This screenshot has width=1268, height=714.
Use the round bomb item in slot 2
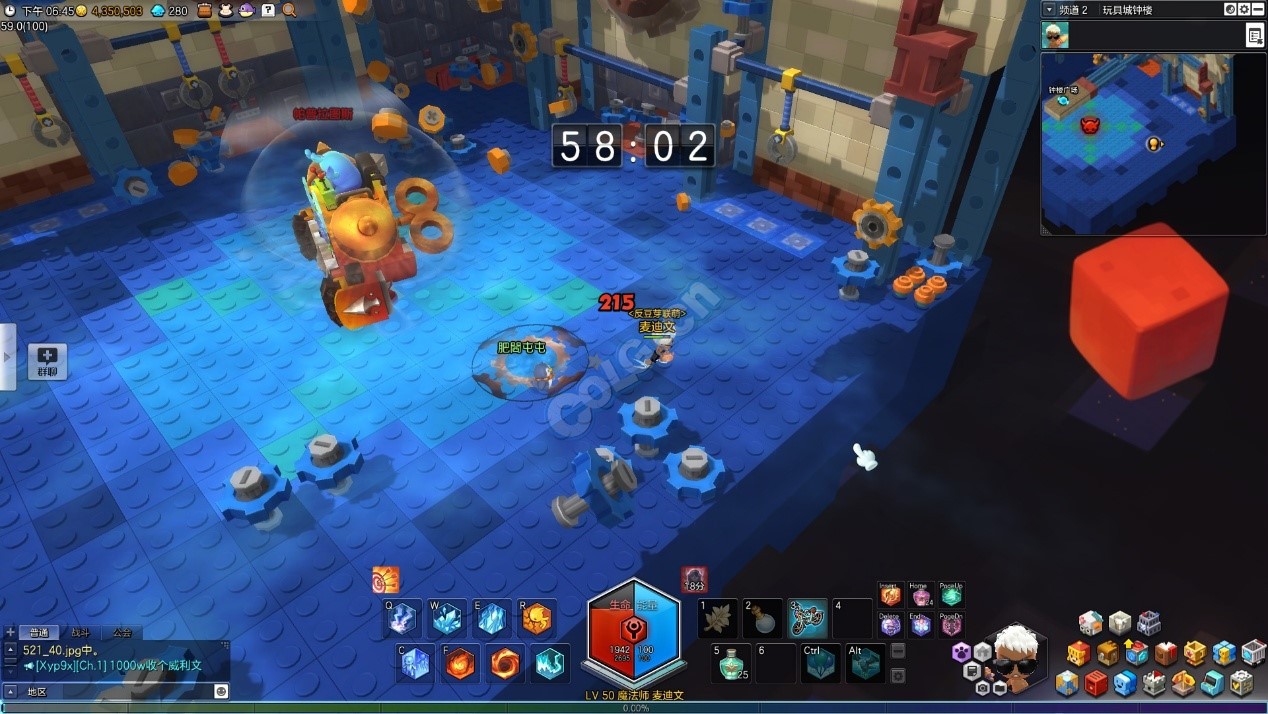pos(763,619)
